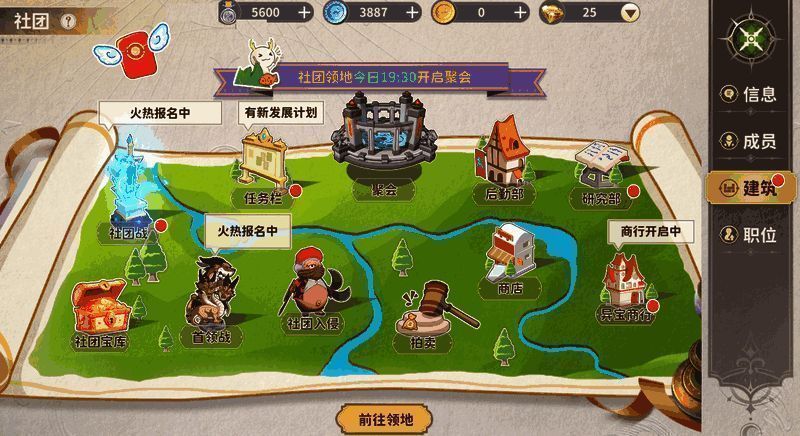Open the help question mark beside 社团
800x436 pixels.
pyautogui.click(x=68, y=20)
